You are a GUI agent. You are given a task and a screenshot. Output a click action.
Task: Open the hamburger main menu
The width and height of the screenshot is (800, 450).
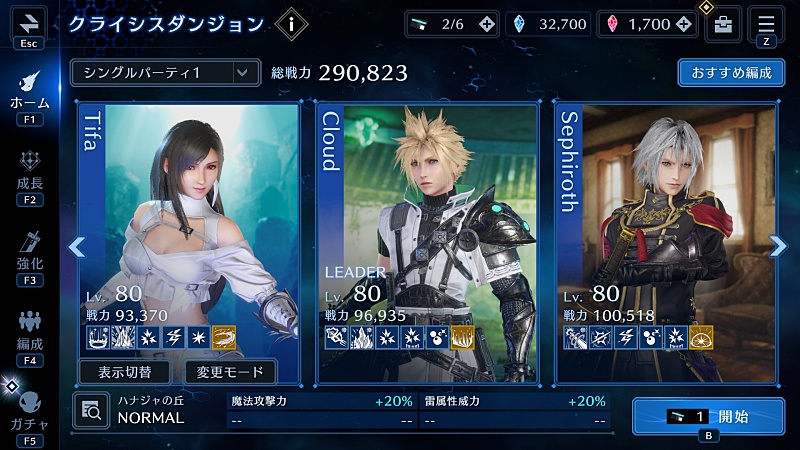click(x=767, y=24)
